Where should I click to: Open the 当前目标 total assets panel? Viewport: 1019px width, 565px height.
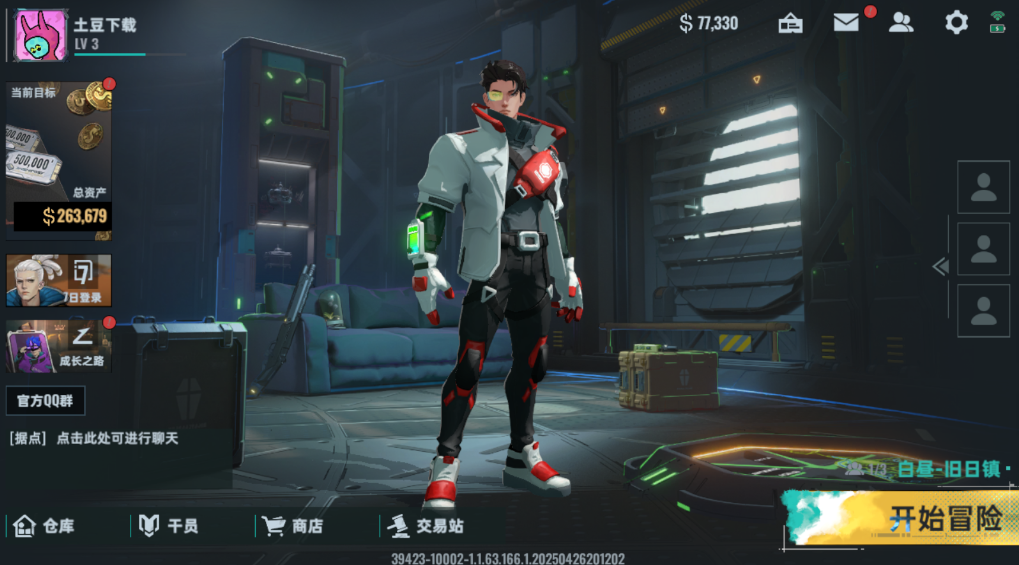(59, 160)
